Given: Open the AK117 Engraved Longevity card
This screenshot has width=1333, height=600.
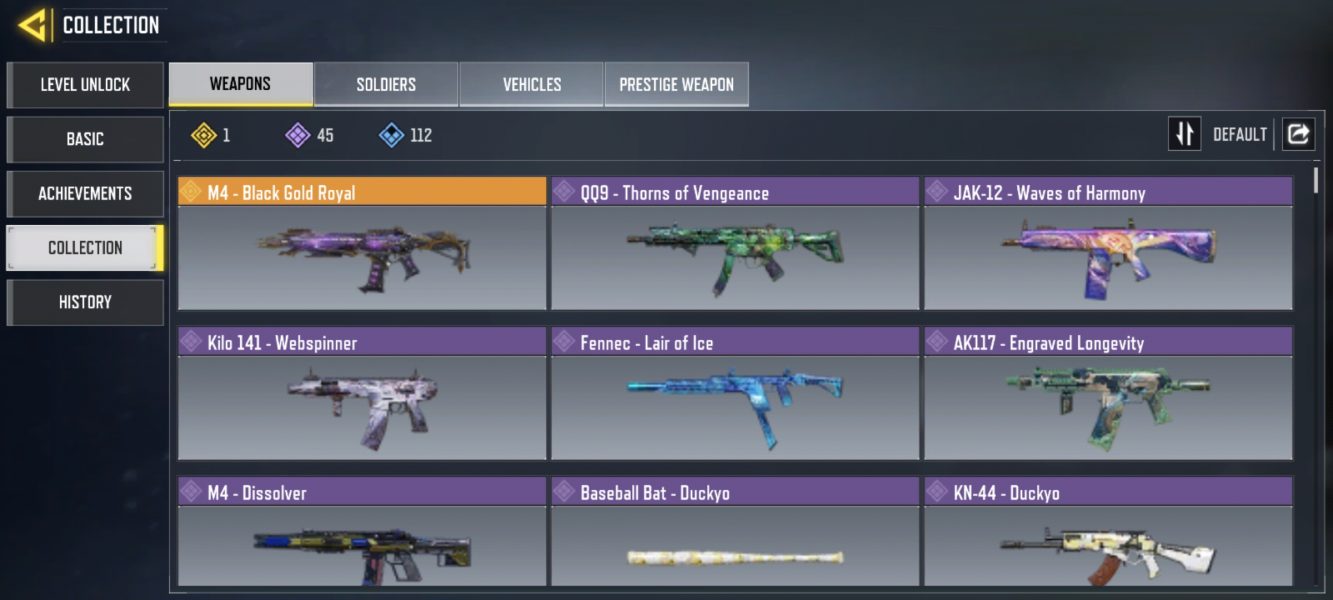Looking at the screenshot, I should coord(1108,395).
